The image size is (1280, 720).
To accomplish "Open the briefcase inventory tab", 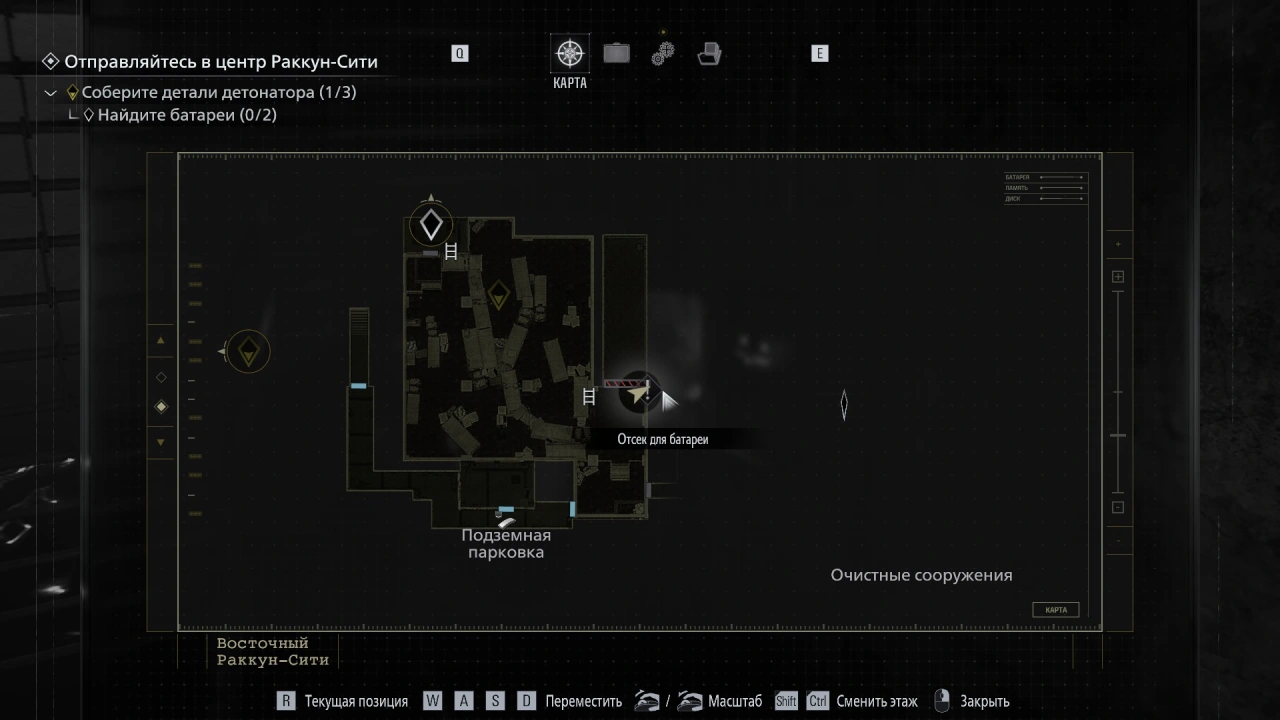I will point(616,53).
